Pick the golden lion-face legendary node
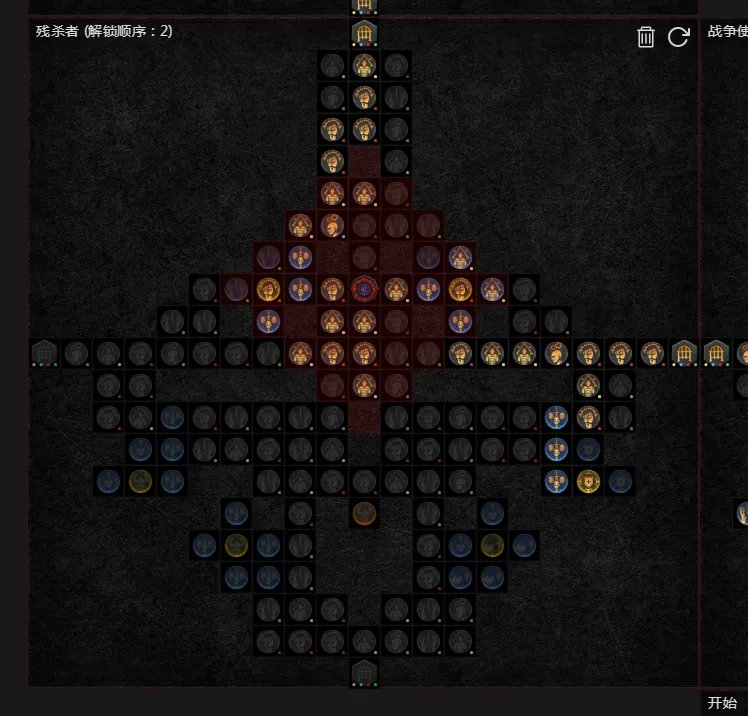 click(x=588, y=481)
